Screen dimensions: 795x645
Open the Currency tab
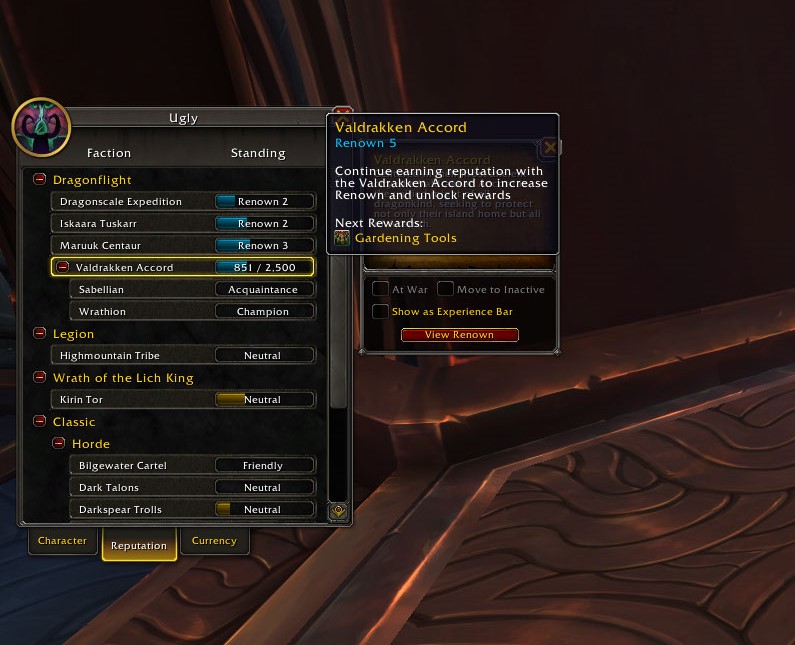[214, 541]
